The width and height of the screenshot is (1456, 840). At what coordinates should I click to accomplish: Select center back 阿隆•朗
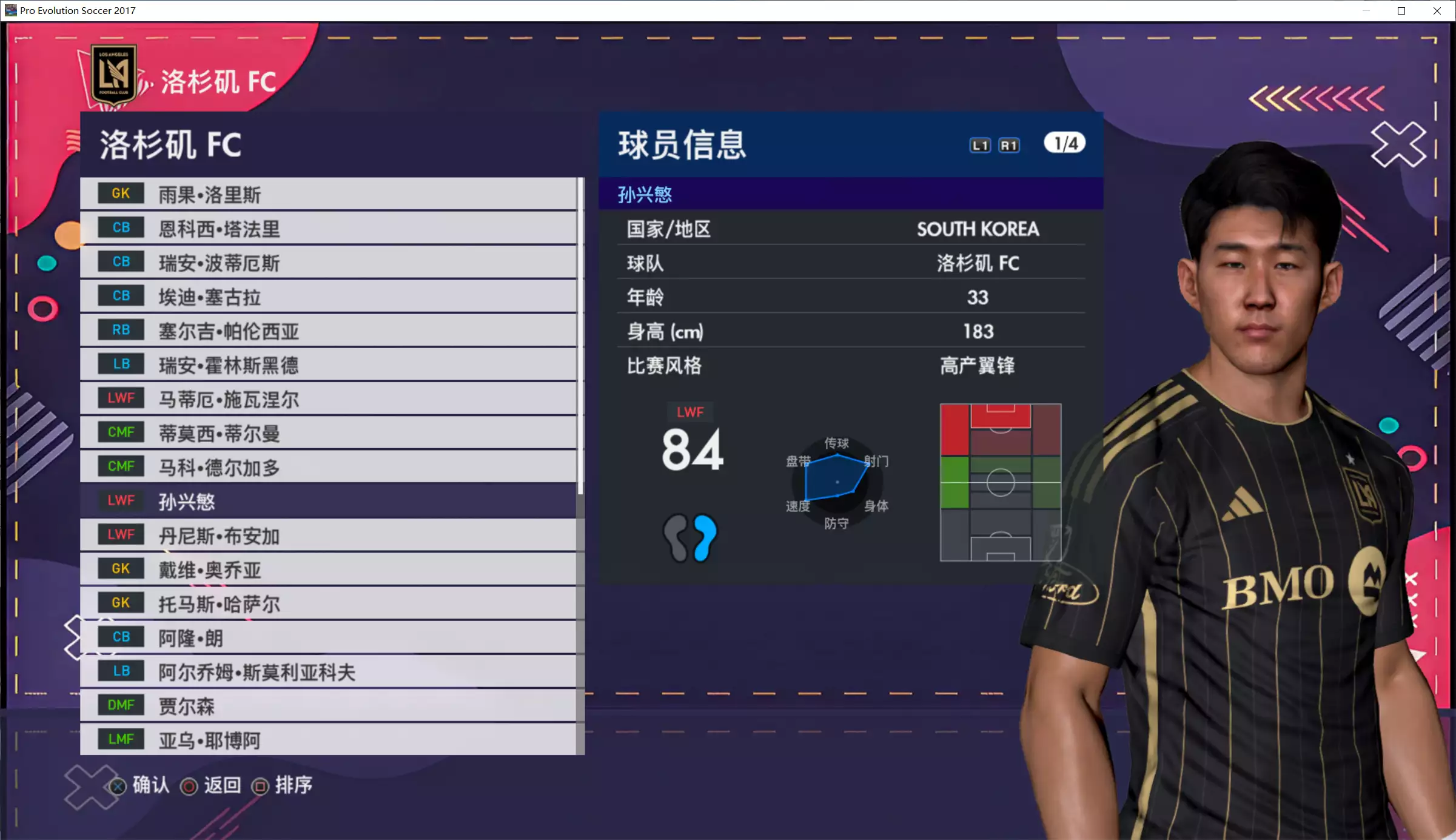327,637
